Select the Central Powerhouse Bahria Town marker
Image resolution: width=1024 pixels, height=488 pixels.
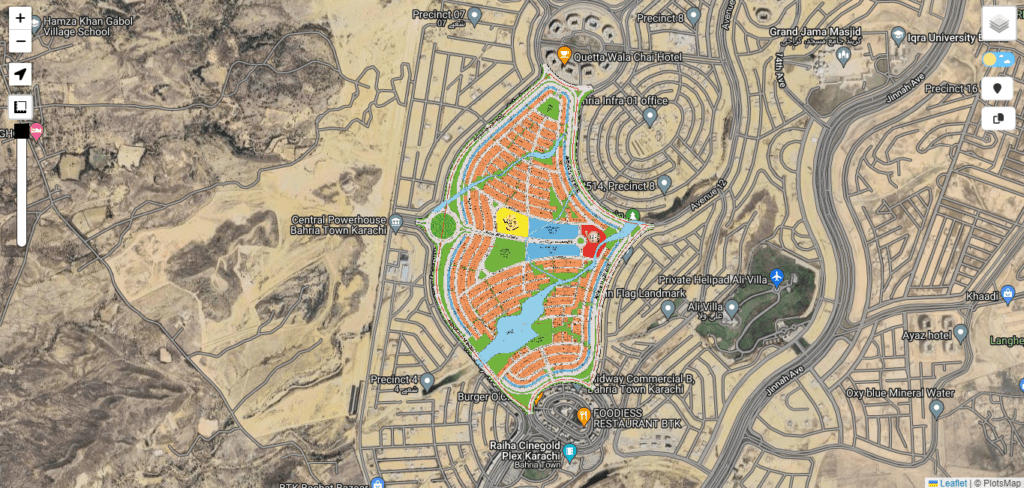point(396,221)
